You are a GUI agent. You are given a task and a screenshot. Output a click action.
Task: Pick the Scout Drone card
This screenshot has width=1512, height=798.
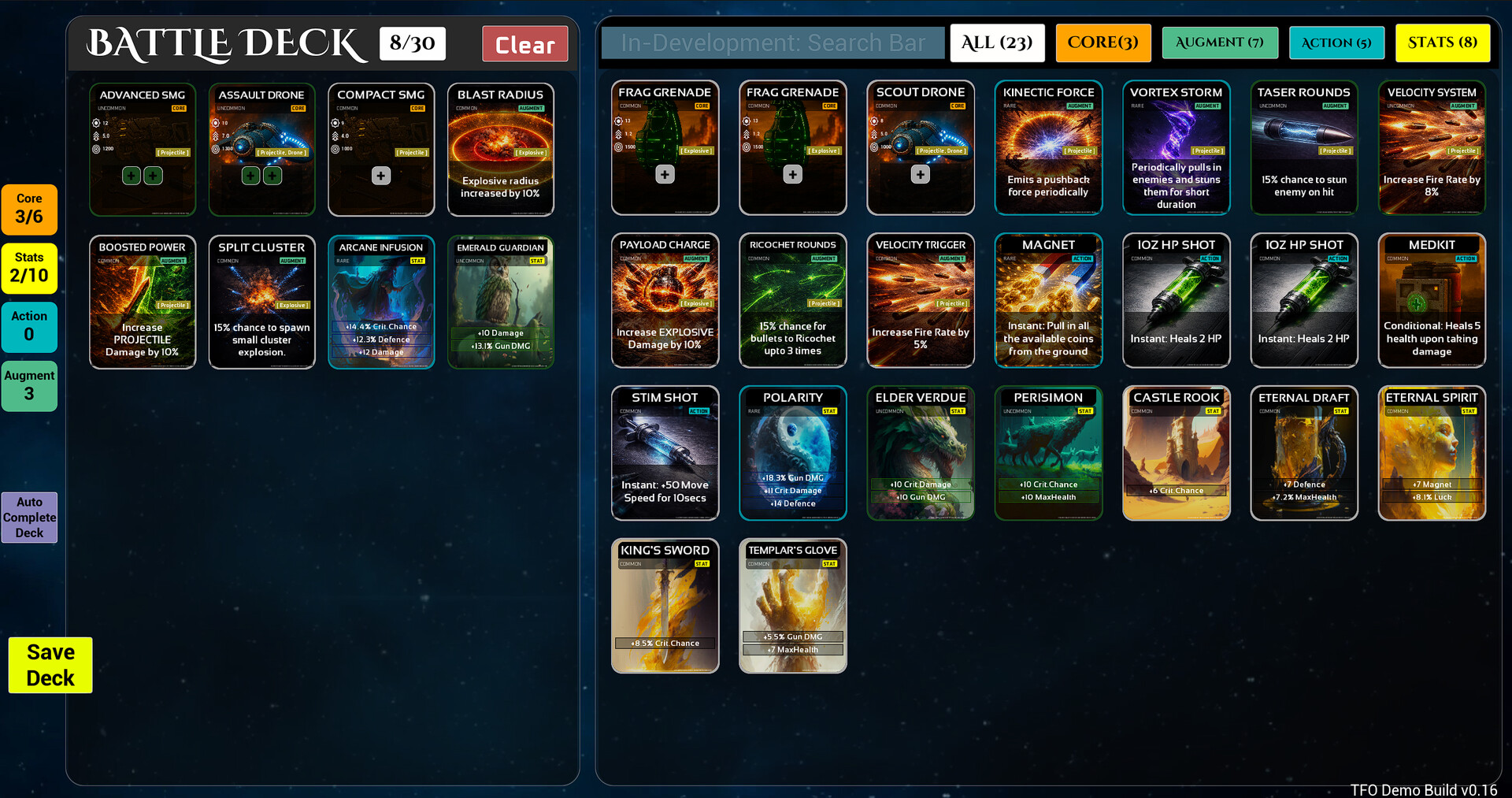tap(920, 147)
